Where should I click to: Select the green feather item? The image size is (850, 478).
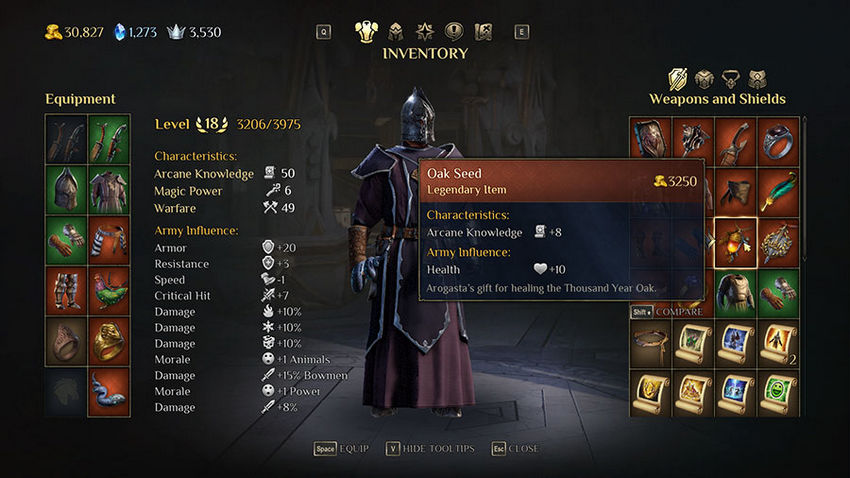point(778,190)
